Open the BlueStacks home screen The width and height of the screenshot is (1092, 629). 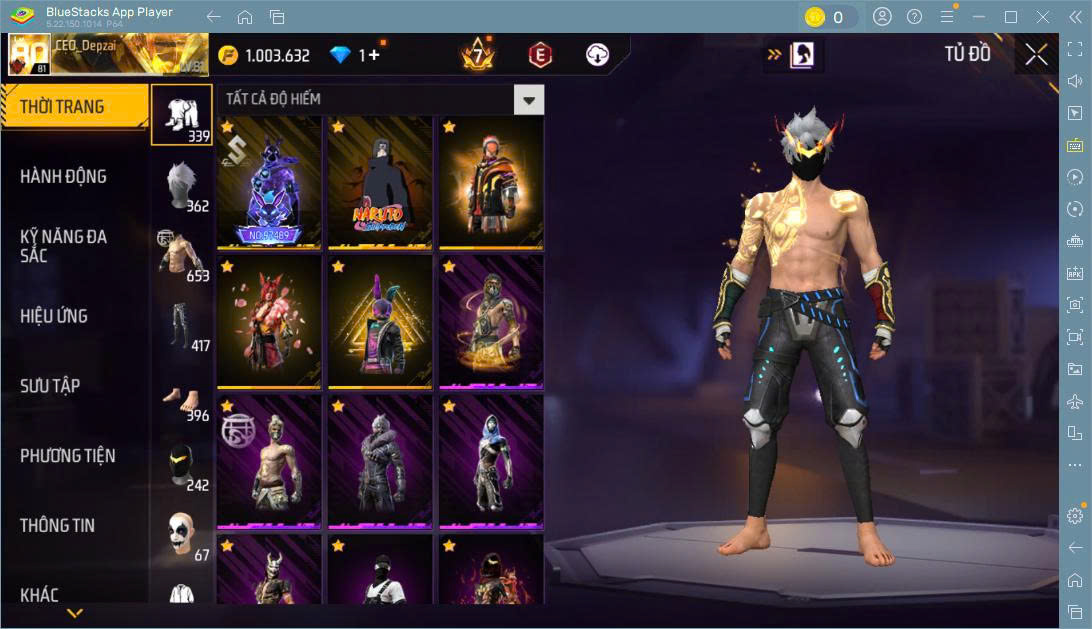tap(245, 17)
